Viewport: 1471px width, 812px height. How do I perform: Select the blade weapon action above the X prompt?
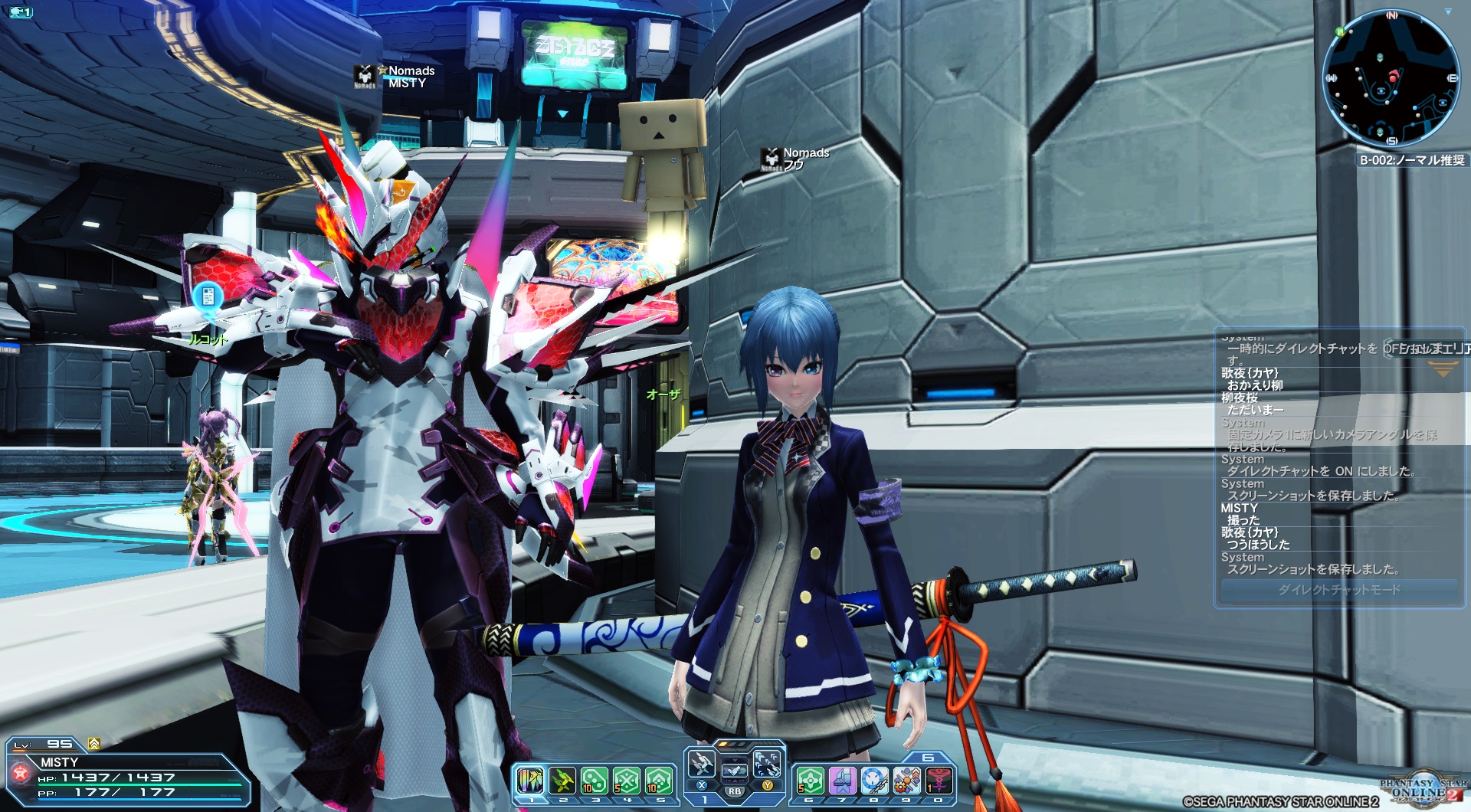(701, 763)
